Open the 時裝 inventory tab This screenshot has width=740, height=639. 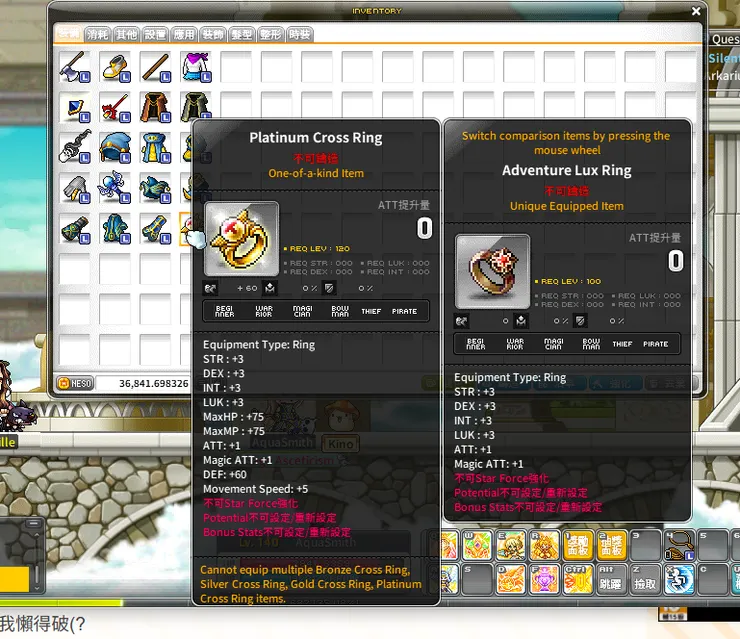click(x=299, y=34)
